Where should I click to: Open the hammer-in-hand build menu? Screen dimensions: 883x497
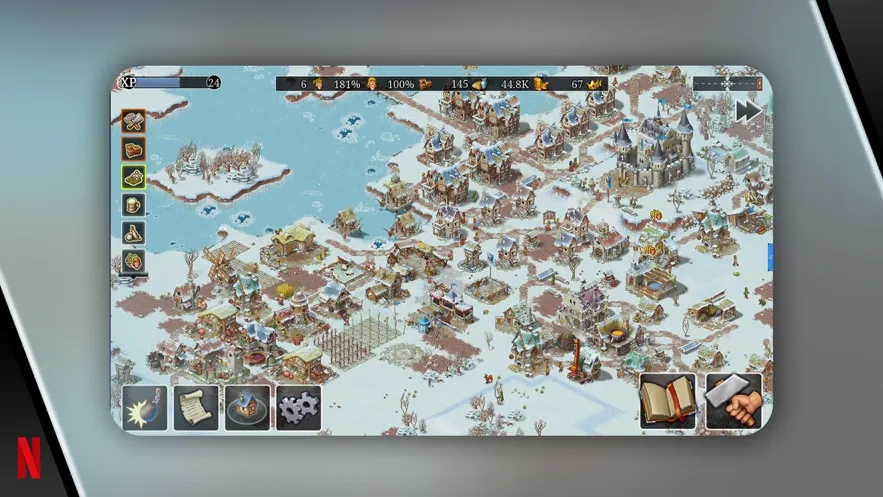pyautogui.click(x=733, y=400)
